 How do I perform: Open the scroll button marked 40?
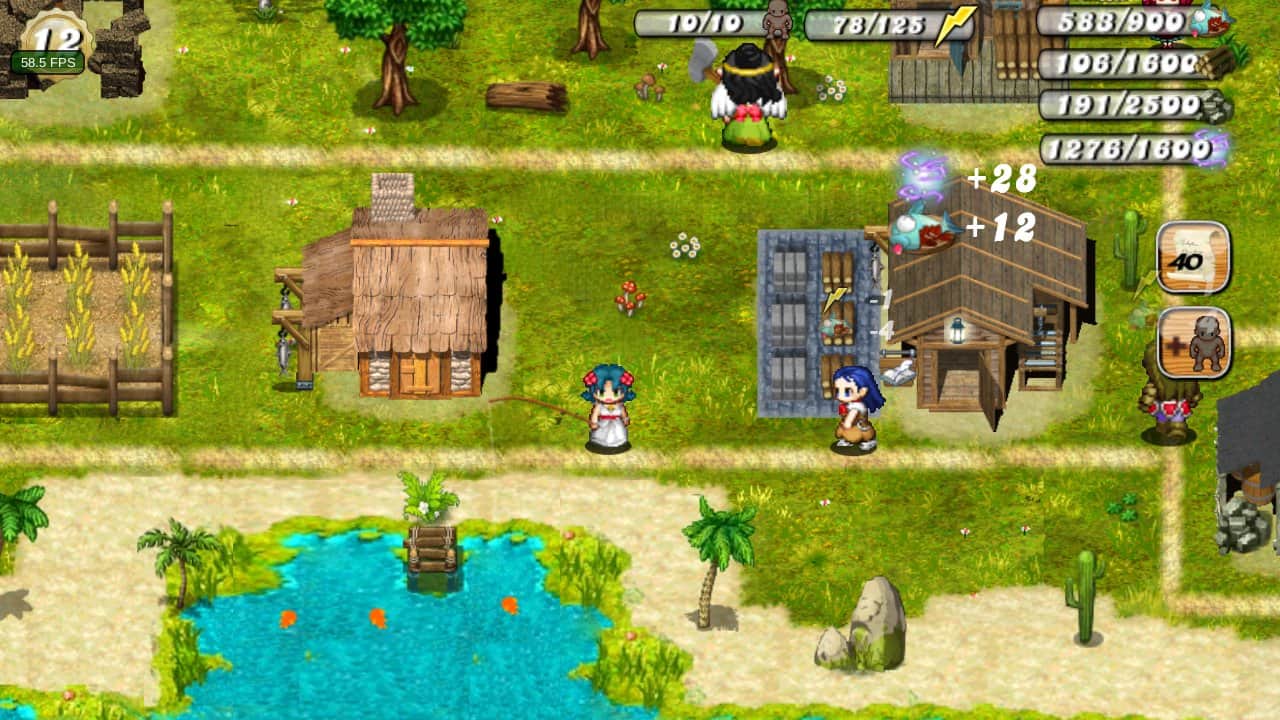coord(1193,257)
